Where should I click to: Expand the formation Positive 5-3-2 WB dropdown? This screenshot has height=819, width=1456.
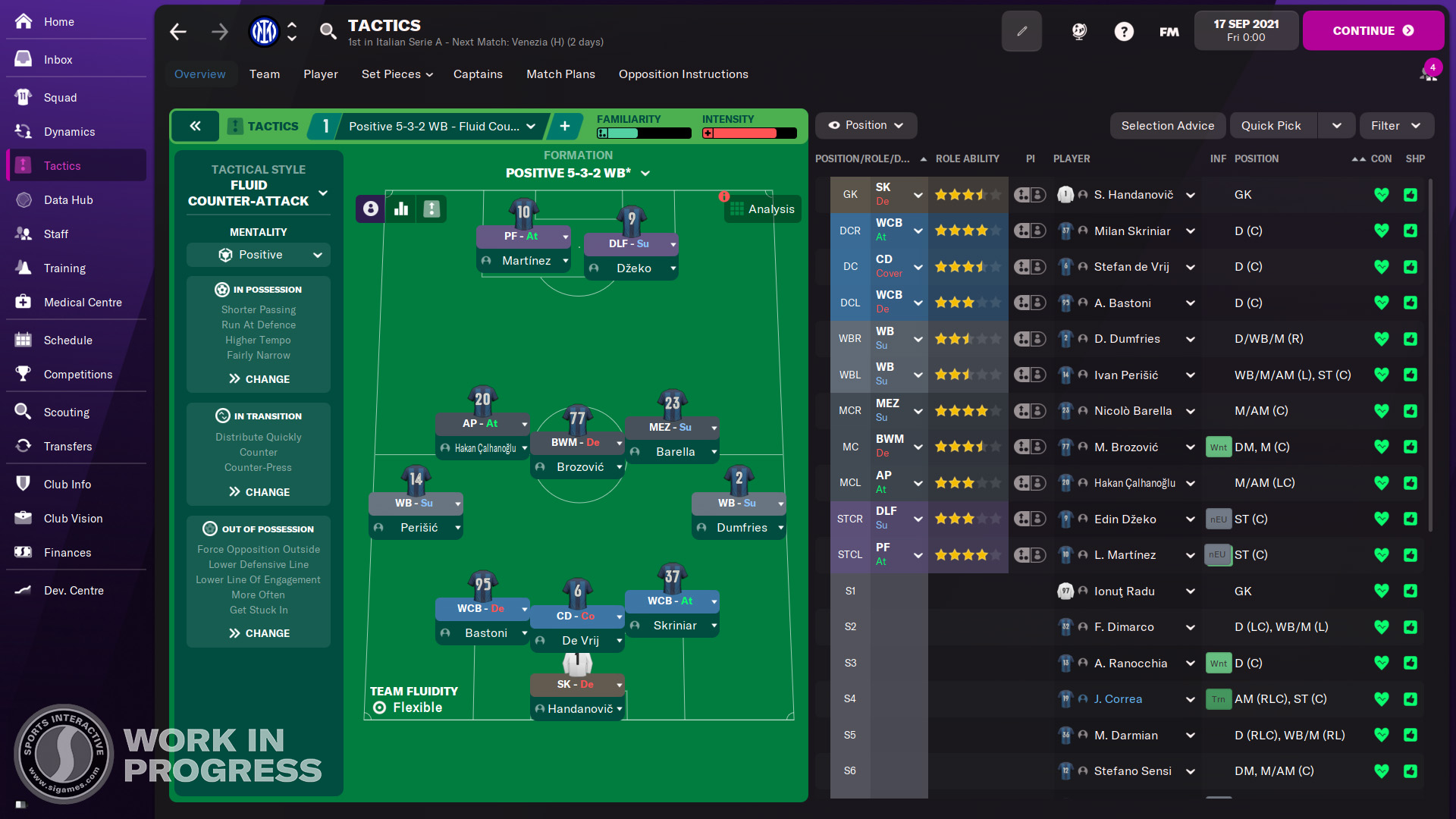click(x=578, y=174)
